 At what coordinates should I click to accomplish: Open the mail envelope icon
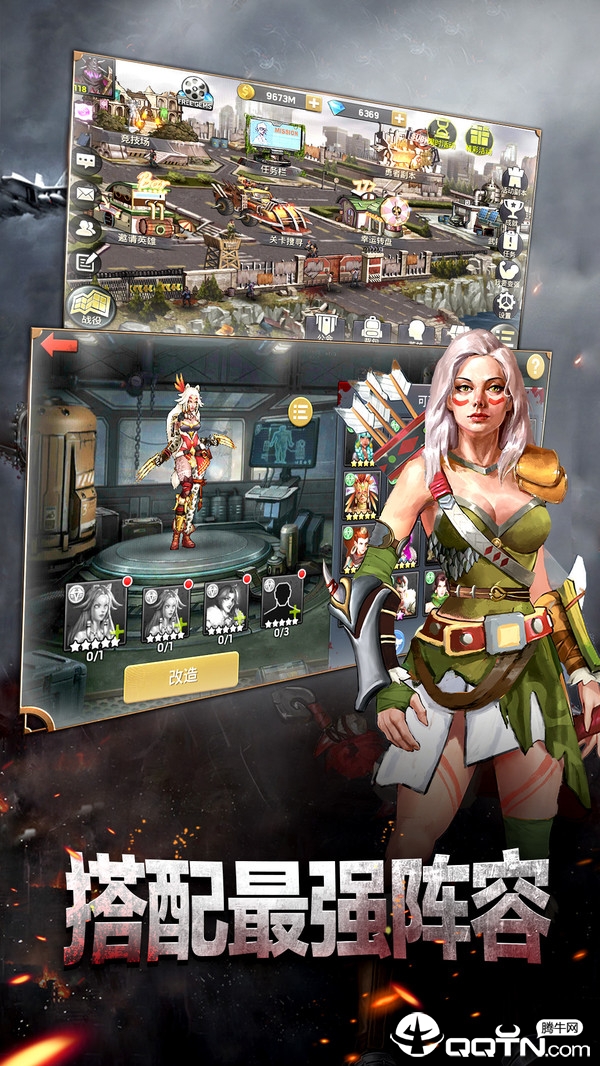coord(84,193)
